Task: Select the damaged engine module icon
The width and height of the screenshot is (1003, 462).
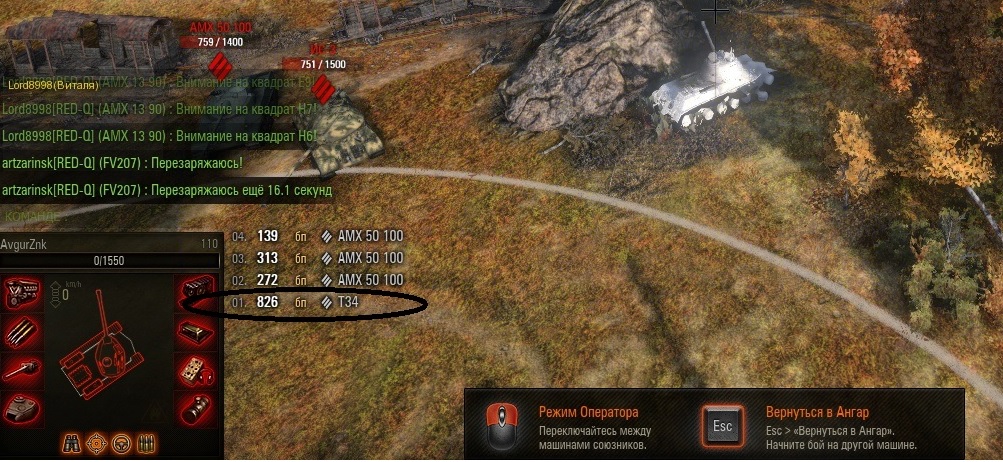Action: [19, 294]
